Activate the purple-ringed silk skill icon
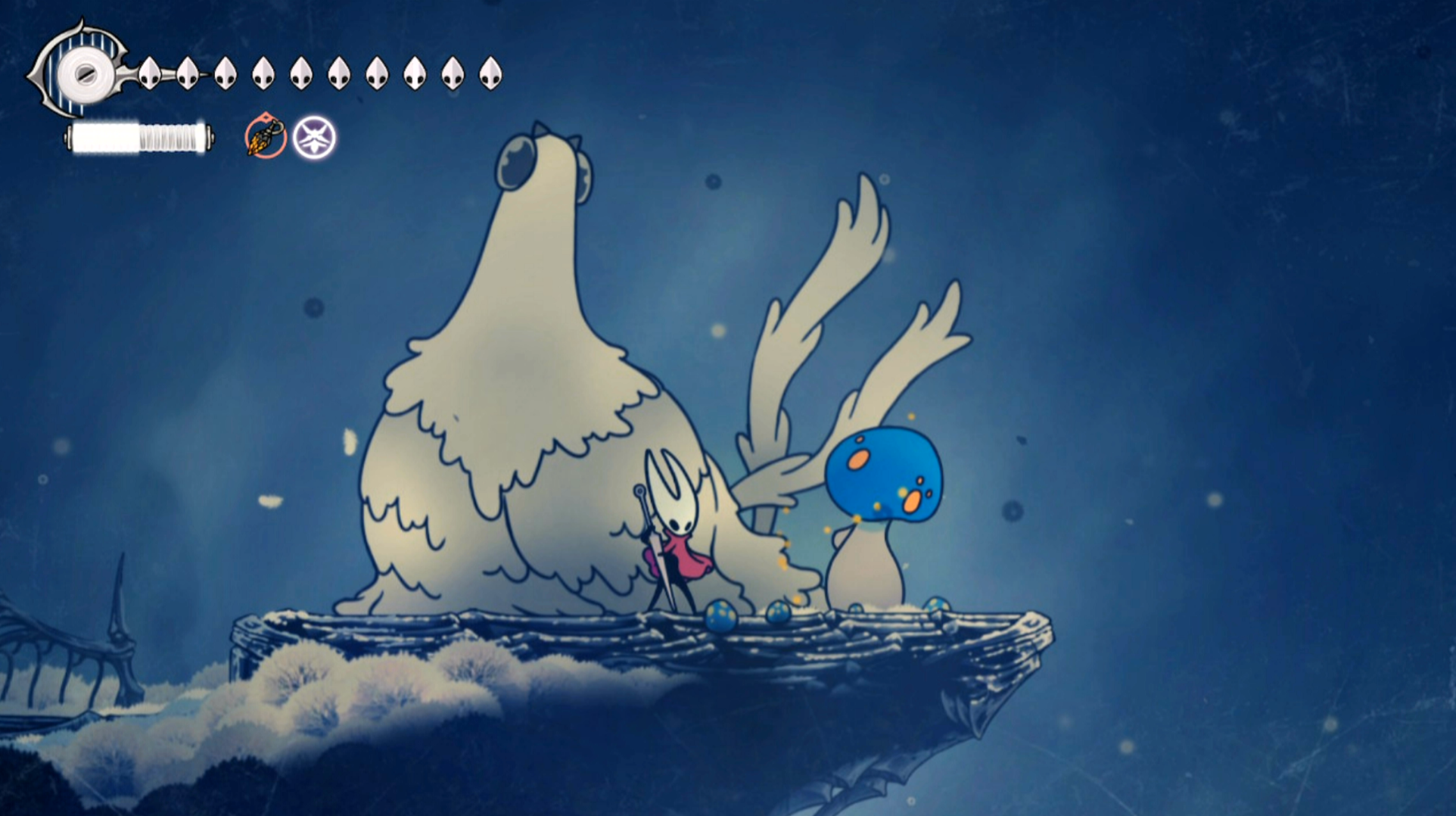1456x816 pixels. (x=314, y=138)
